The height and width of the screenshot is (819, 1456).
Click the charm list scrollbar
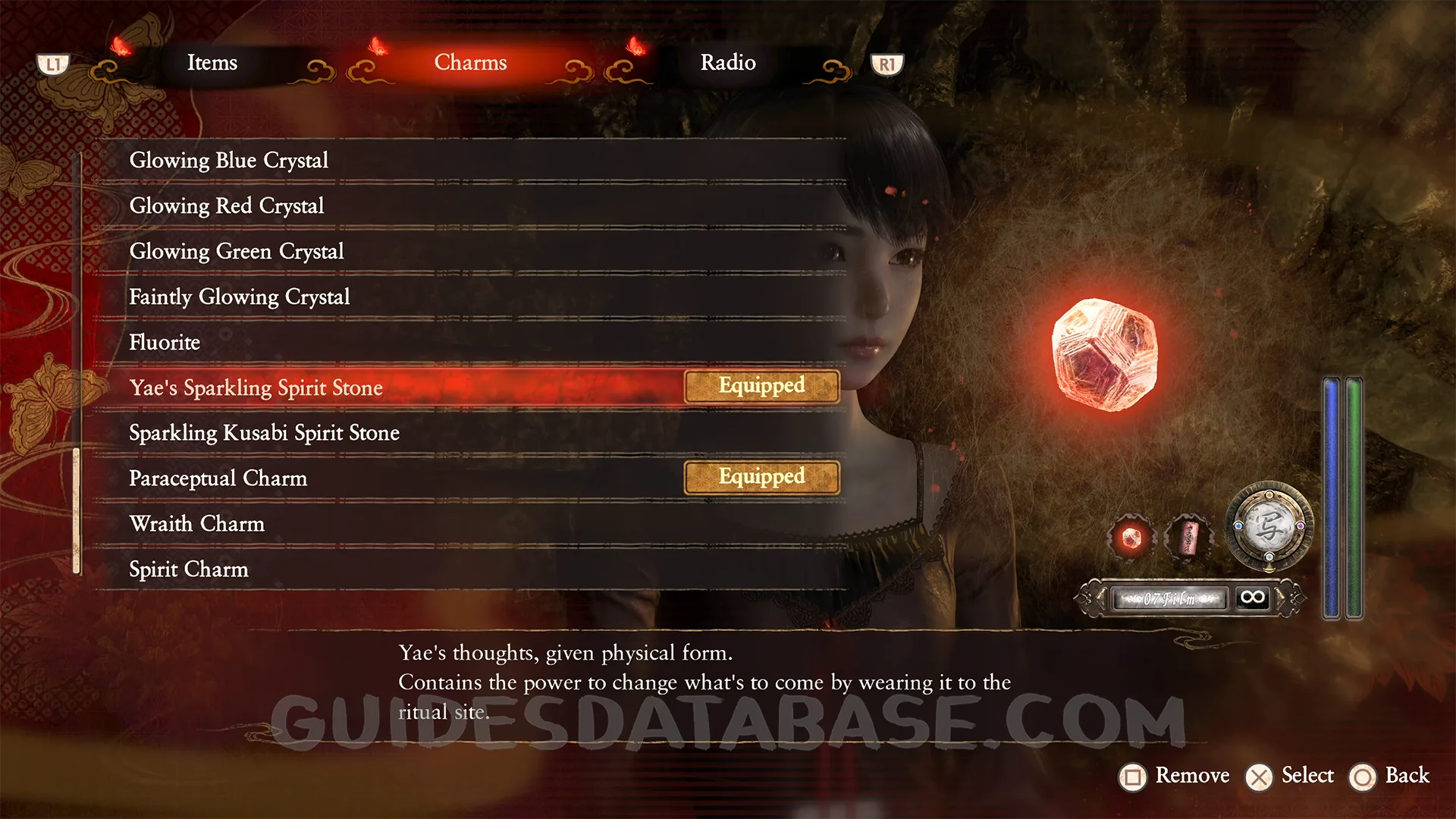77,510
